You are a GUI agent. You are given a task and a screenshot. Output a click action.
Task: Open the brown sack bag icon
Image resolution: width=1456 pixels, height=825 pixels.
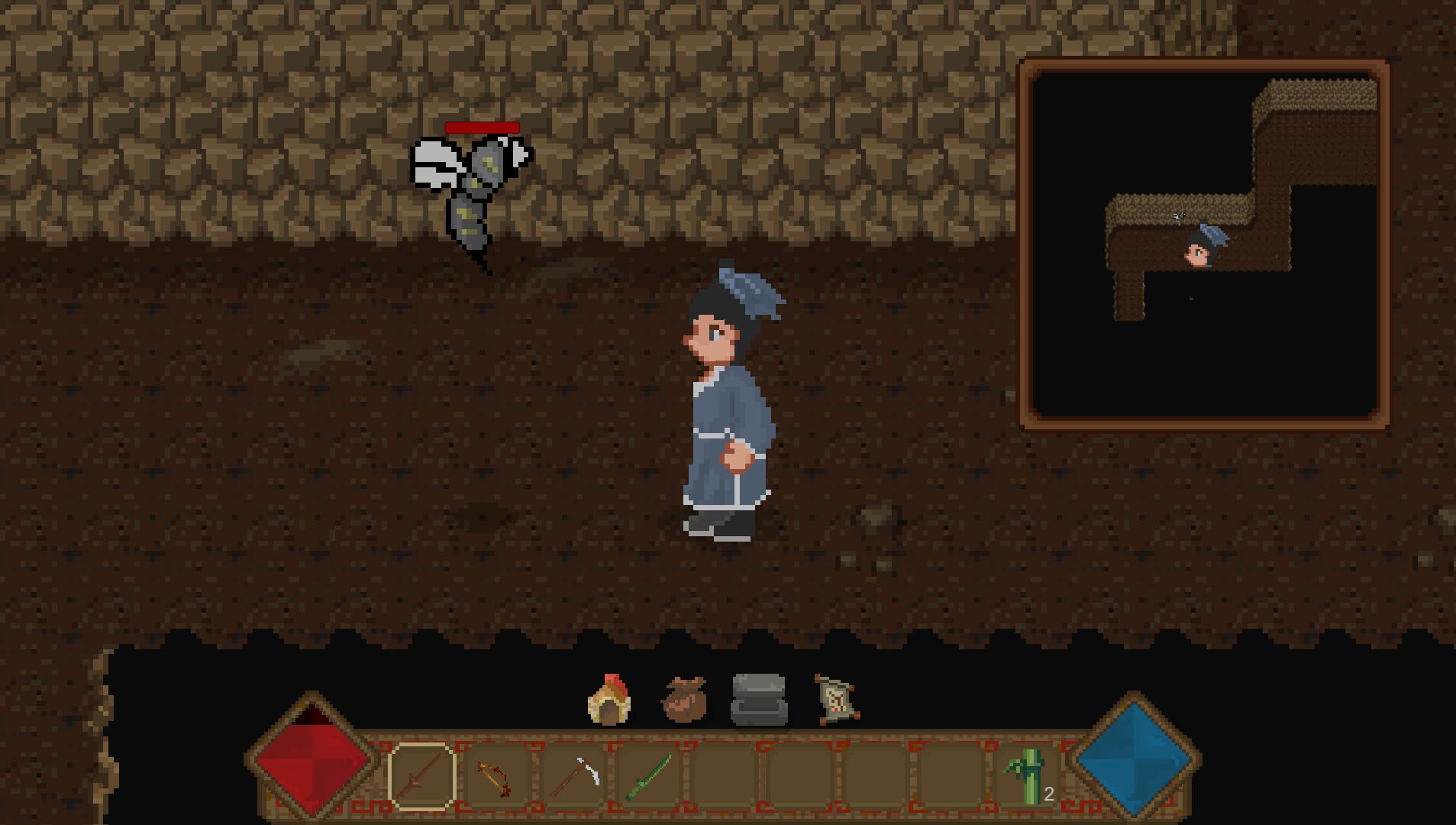pos(684,699)
